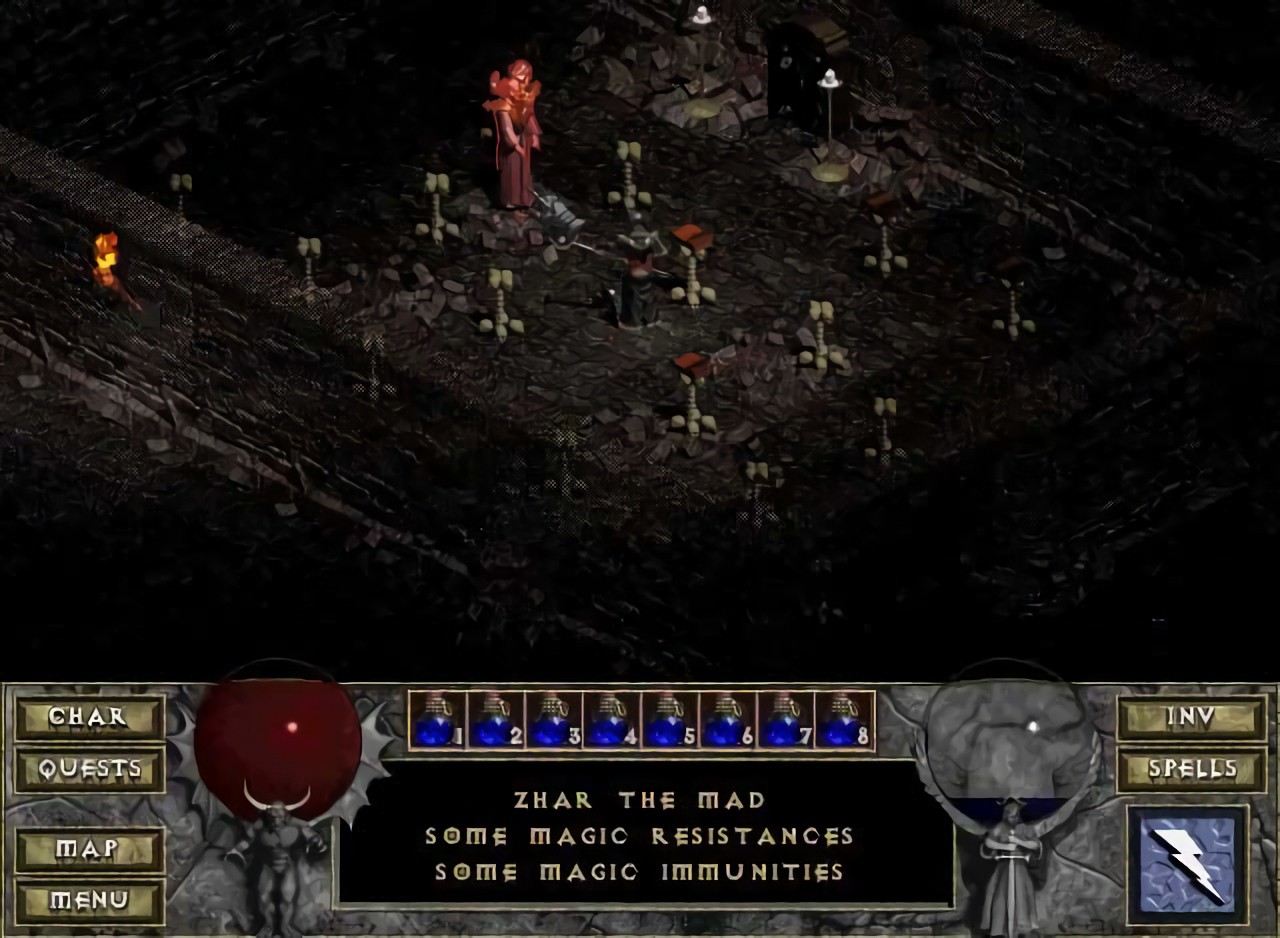The width and height of the screenshot is (1280, 938).
Task: Open the INV inventory panel
Action: [x=1191, y=717]
